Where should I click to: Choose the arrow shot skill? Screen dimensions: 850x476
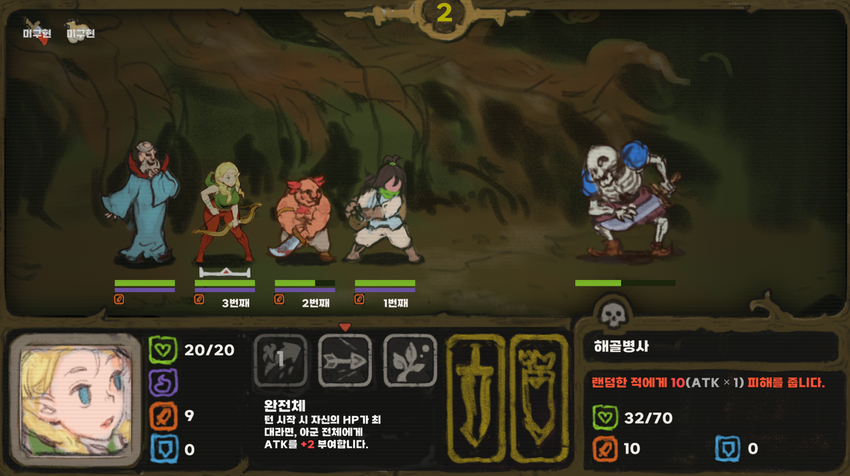(345, 359)
